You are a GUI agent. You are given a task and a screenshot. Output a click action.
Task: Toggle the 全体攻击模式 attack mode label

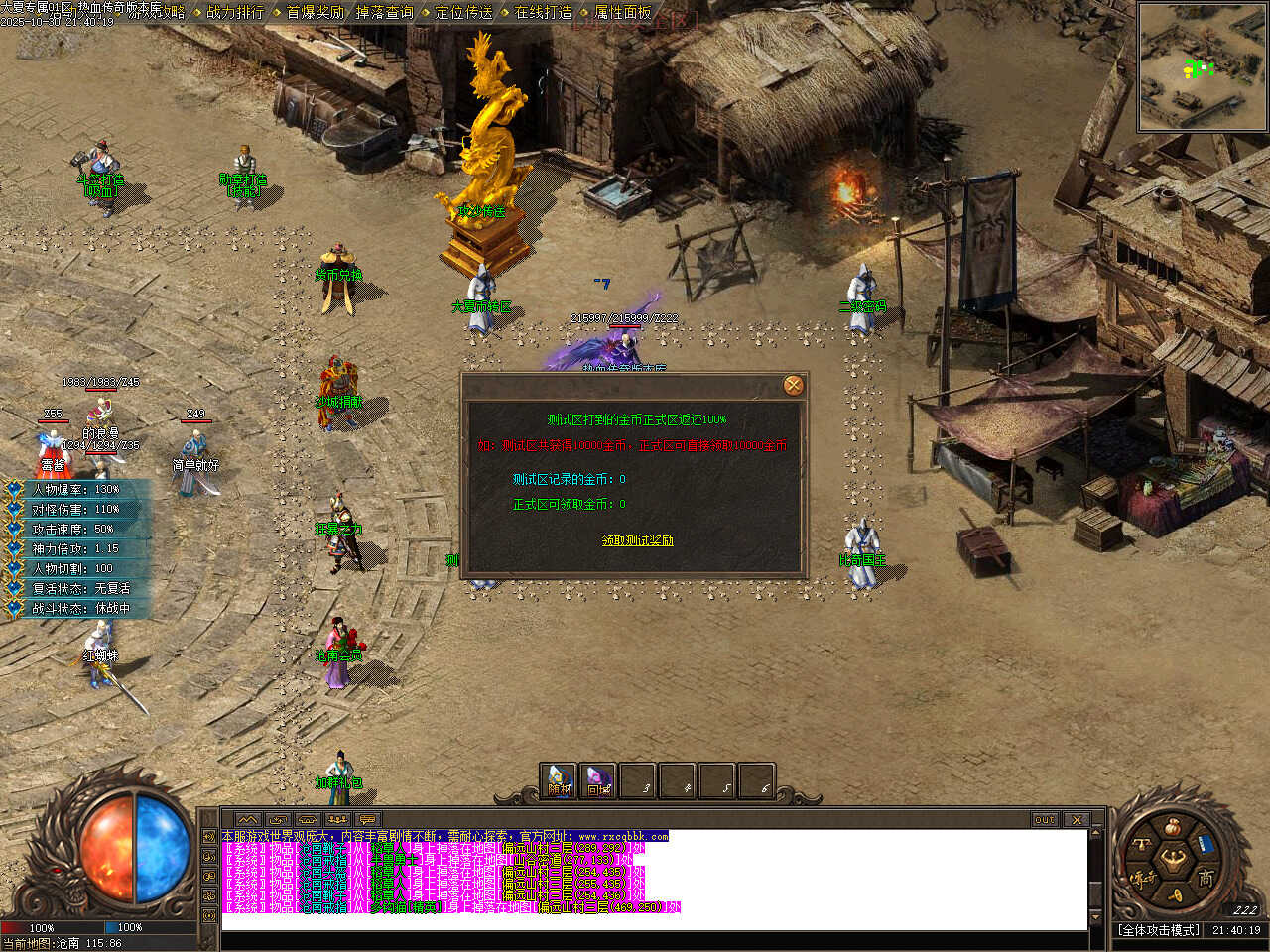point(1159,930)
